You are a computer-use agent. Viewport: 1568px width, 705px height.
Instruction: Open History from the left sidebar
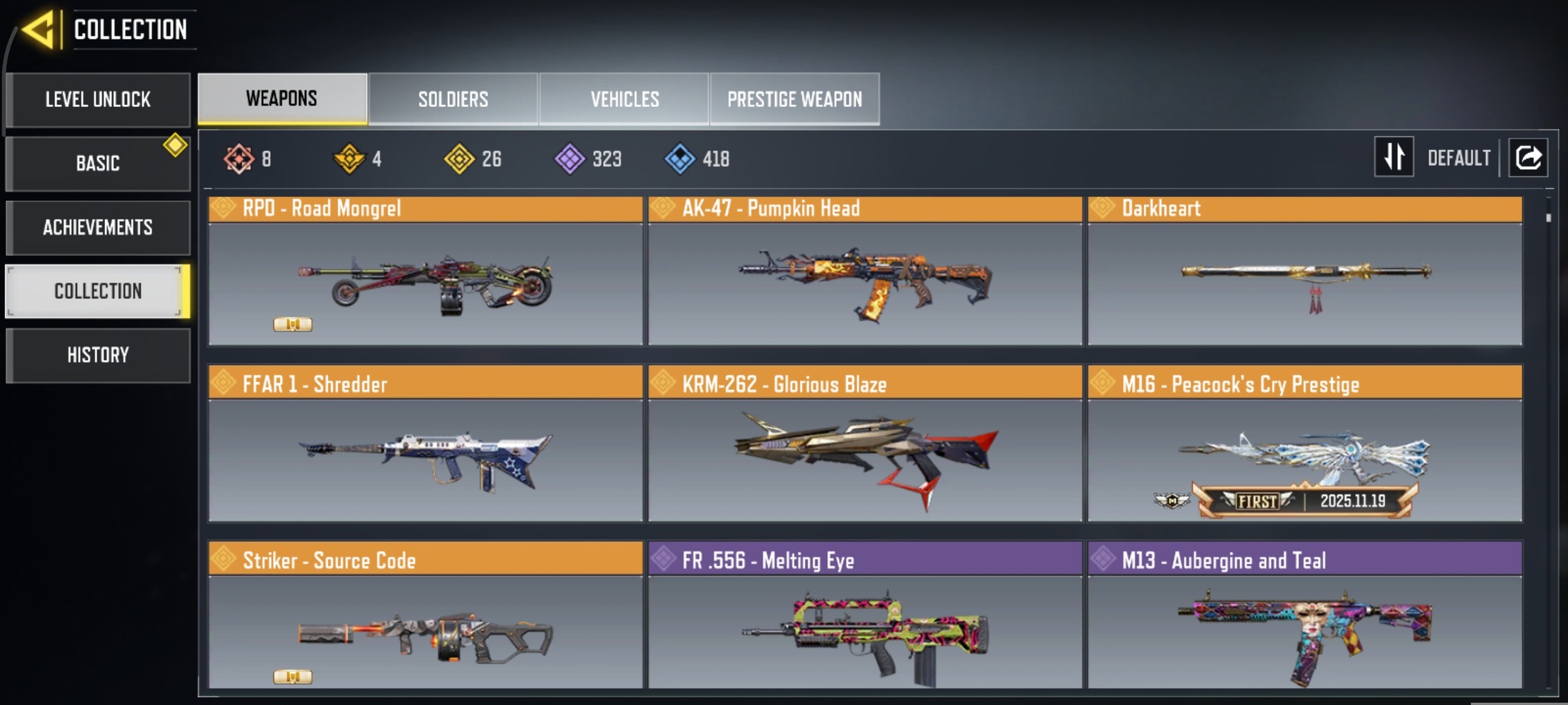point(98,355)
